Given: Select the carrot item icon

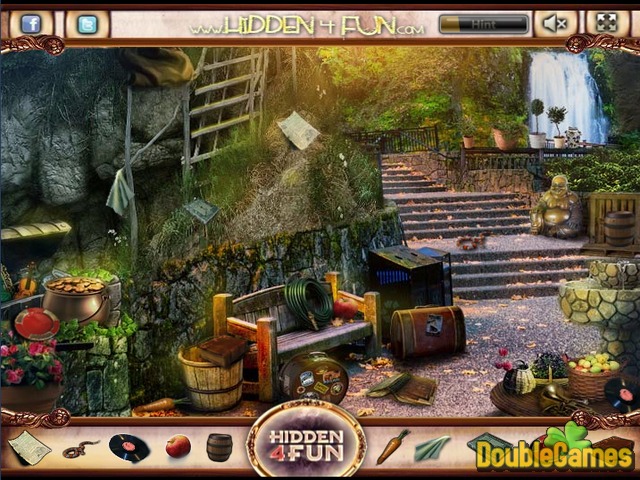Looking at the screenshot, I should pos(391,446).
